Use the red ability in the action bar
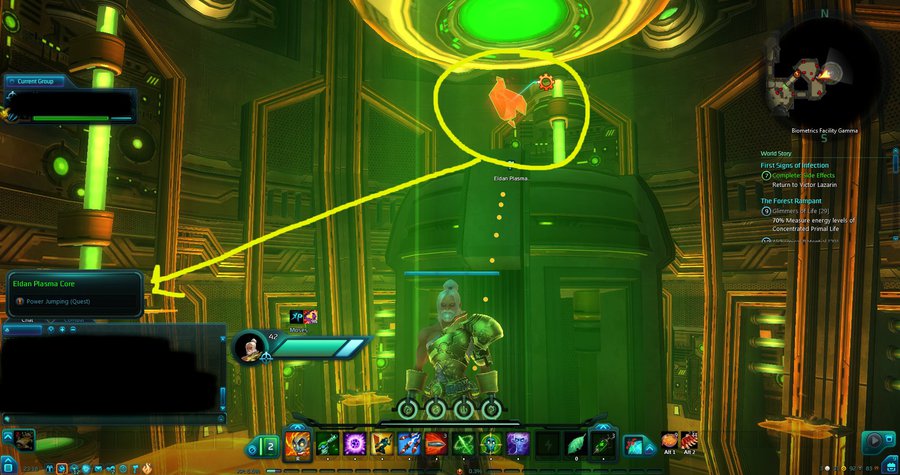This screenshot has width=900, height=475. (x=435, y=445)
